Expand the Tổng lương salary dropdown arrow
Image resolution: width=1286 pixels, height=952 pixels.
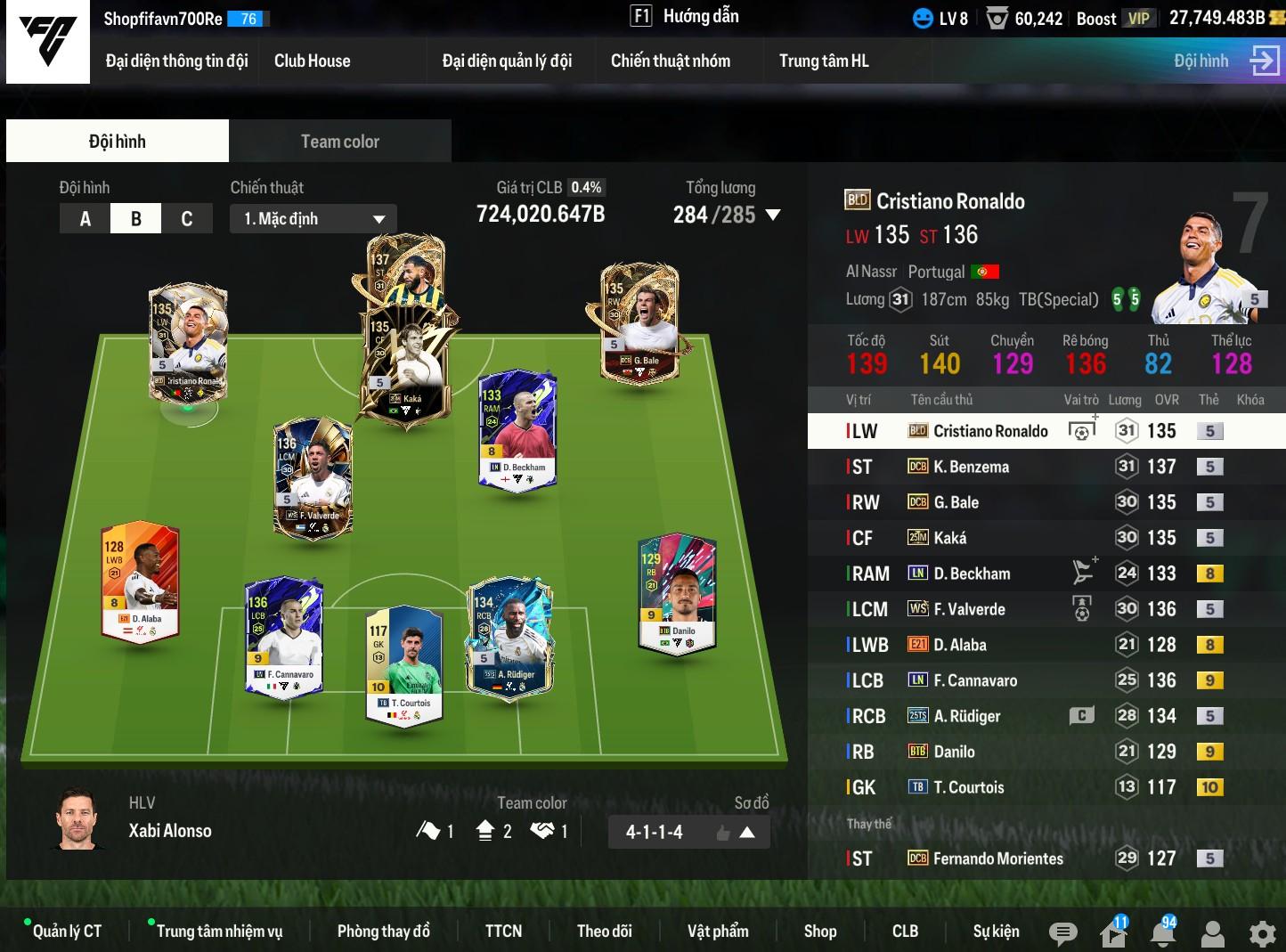tap(772, 216)
